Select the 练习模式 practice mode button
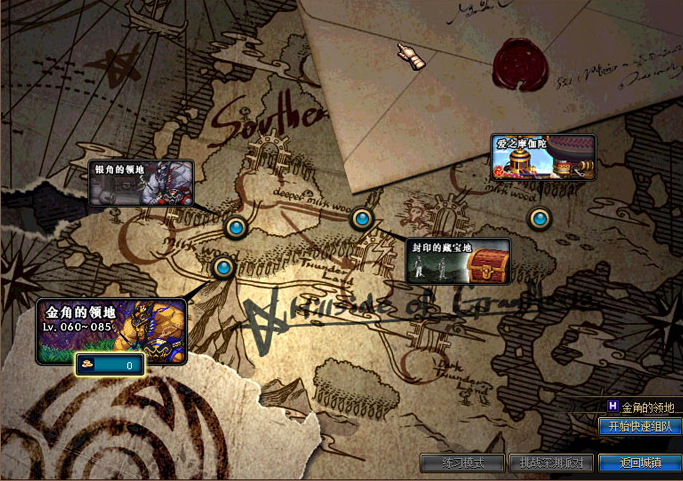Screen dimensions: 683x481 coord(463,463)
